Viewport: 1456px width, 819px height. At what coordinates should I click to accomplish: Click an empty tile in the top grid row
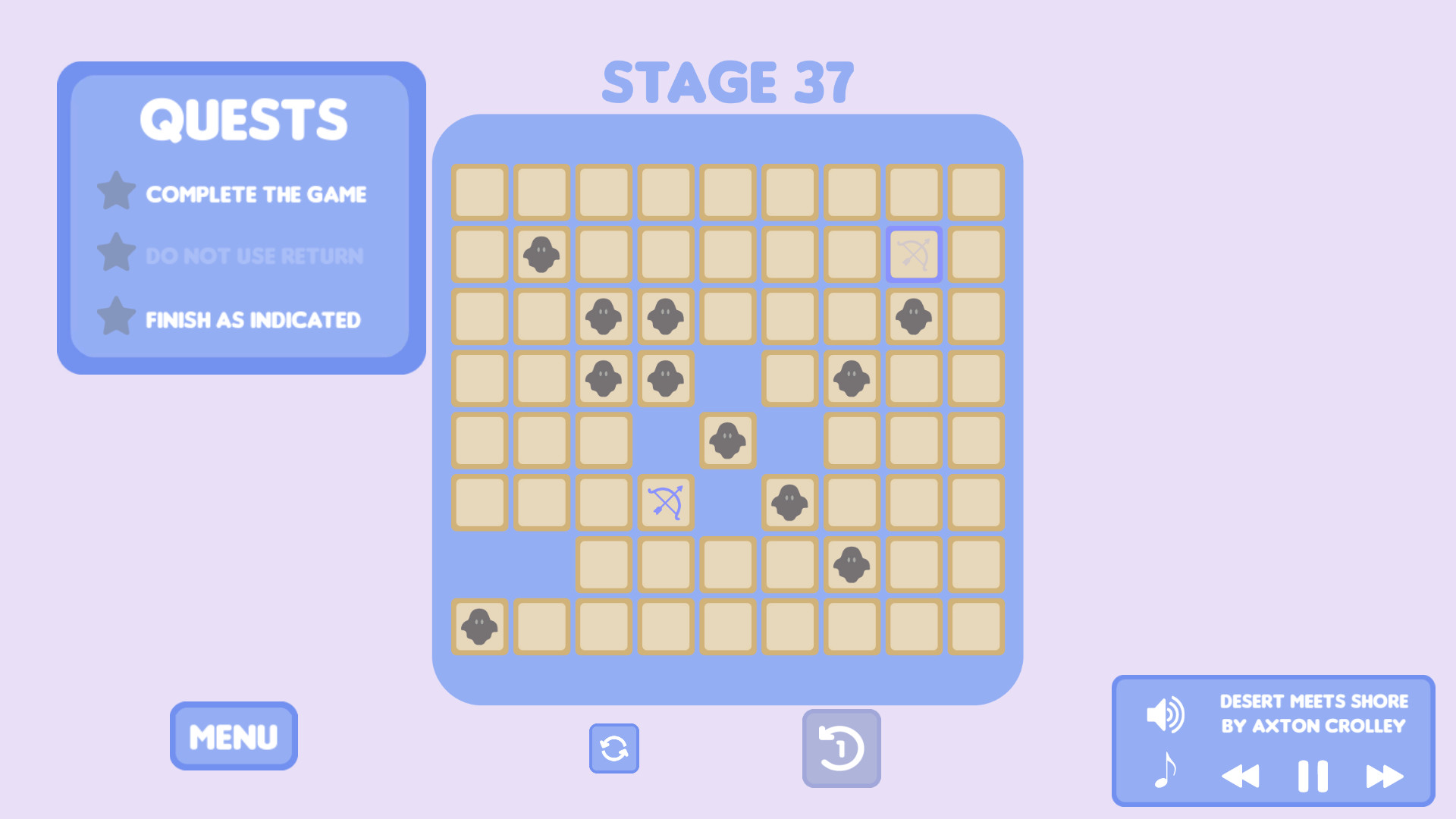point(479,192)
